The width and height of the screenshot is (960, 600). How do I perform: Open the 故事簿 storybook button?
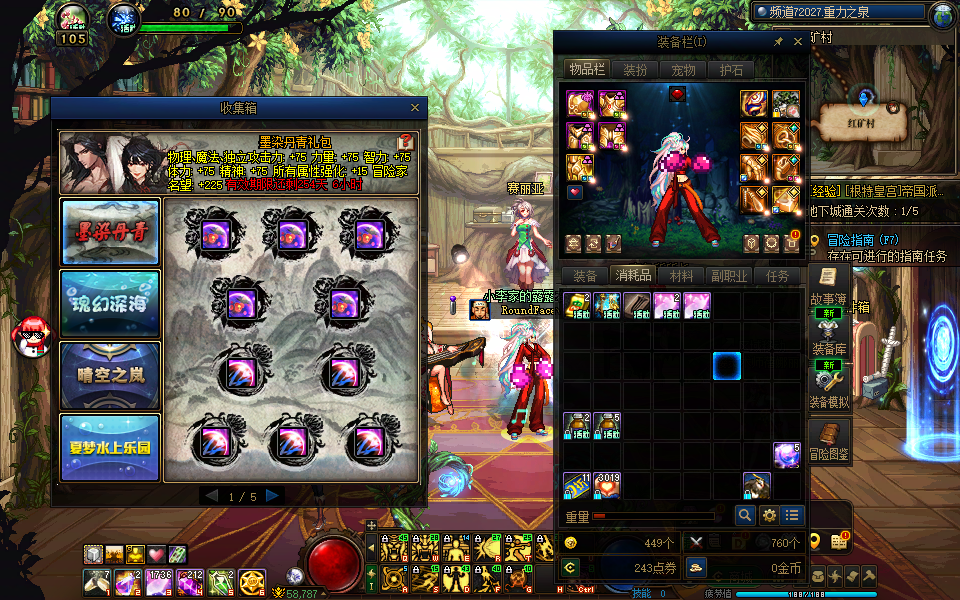(827, 285)
